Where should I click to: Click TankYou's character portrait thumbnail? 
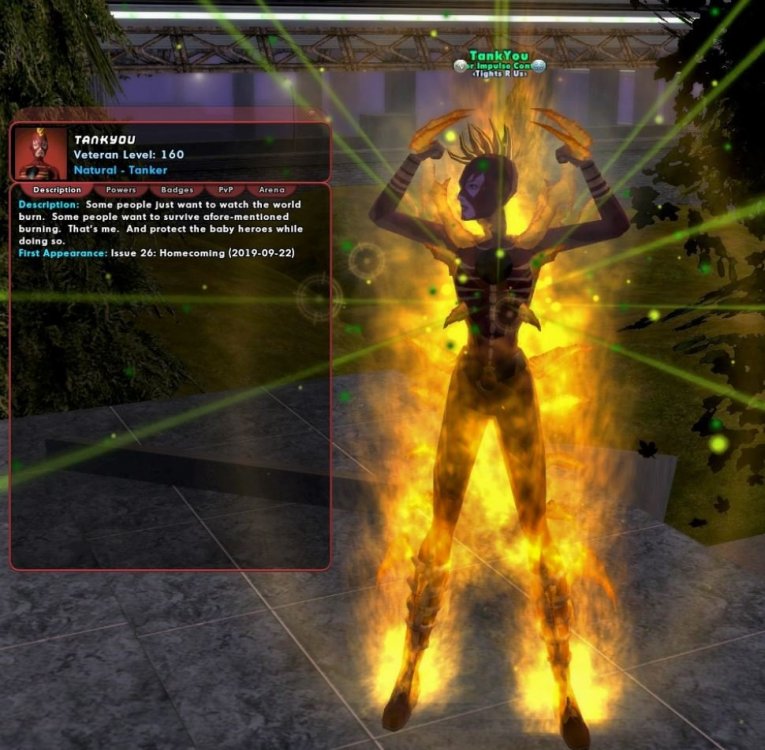pos(41,153)
